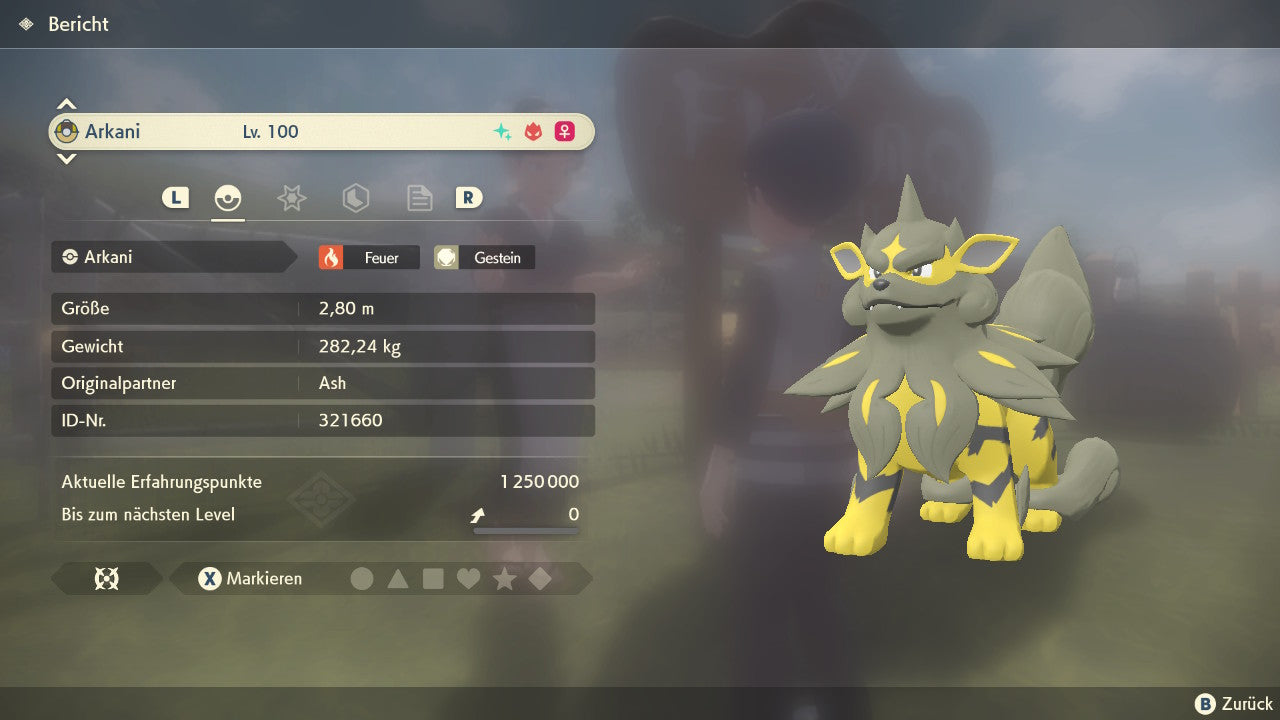Go back with the Zurück button

click(x=1234, y=704)
